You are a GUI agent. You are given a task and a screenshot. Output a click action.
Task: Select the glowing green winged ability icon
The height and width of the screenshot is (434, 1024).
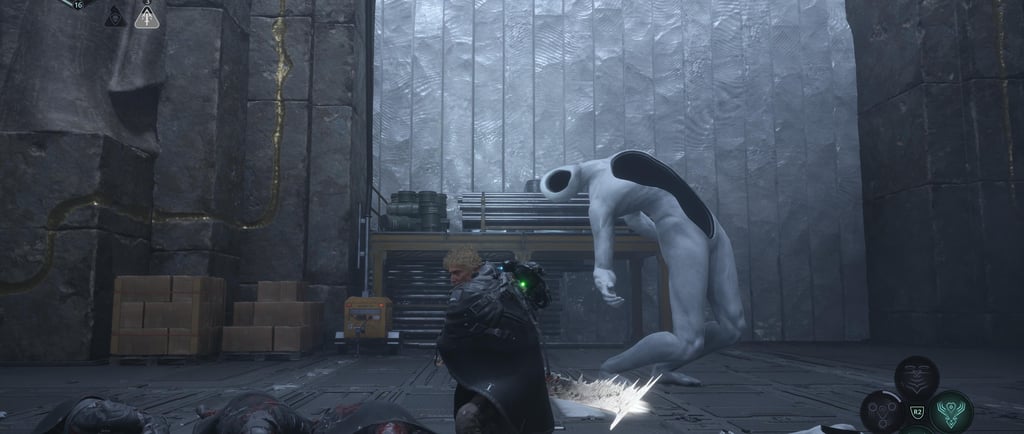pyautogui.click(x=950, y=410)
